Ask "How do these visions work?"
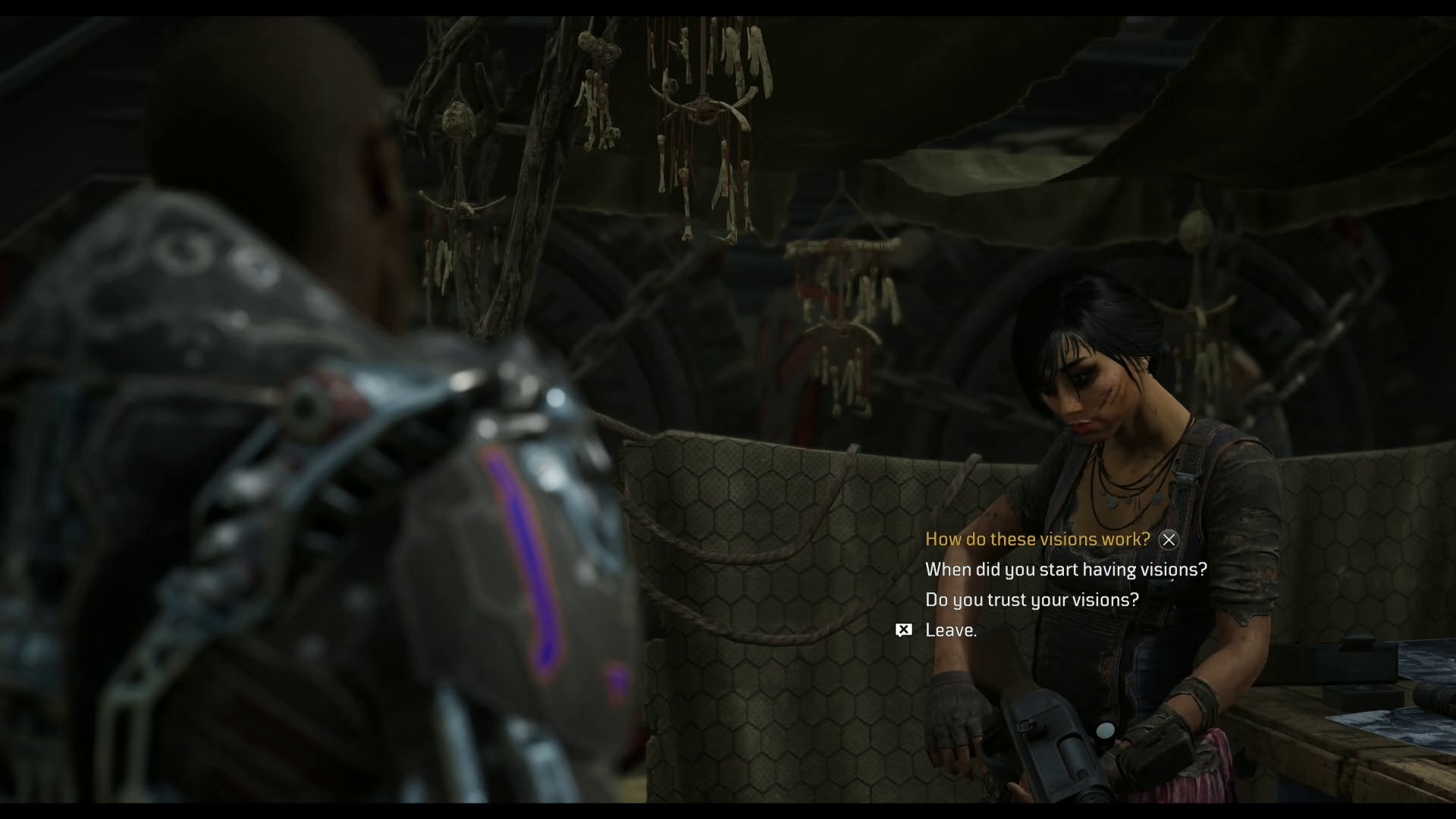This screenshot has height=819, width=1456. [x=1037, y=539]
